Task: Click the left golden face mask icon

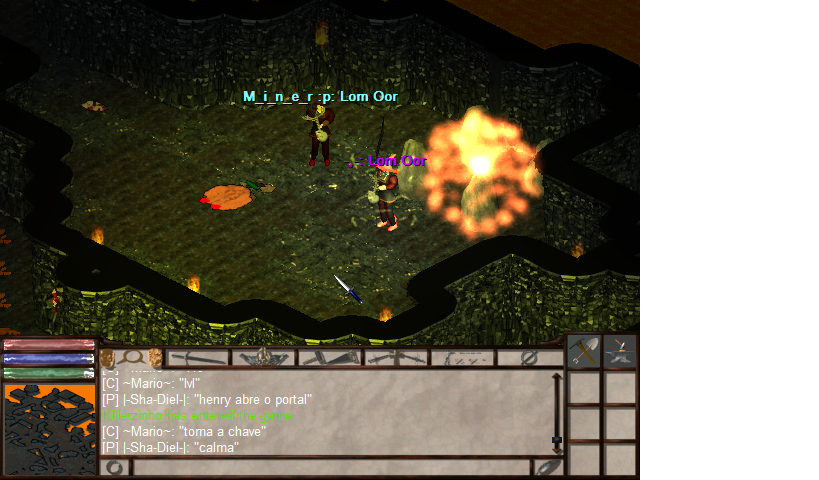Action: coord(107,357)
